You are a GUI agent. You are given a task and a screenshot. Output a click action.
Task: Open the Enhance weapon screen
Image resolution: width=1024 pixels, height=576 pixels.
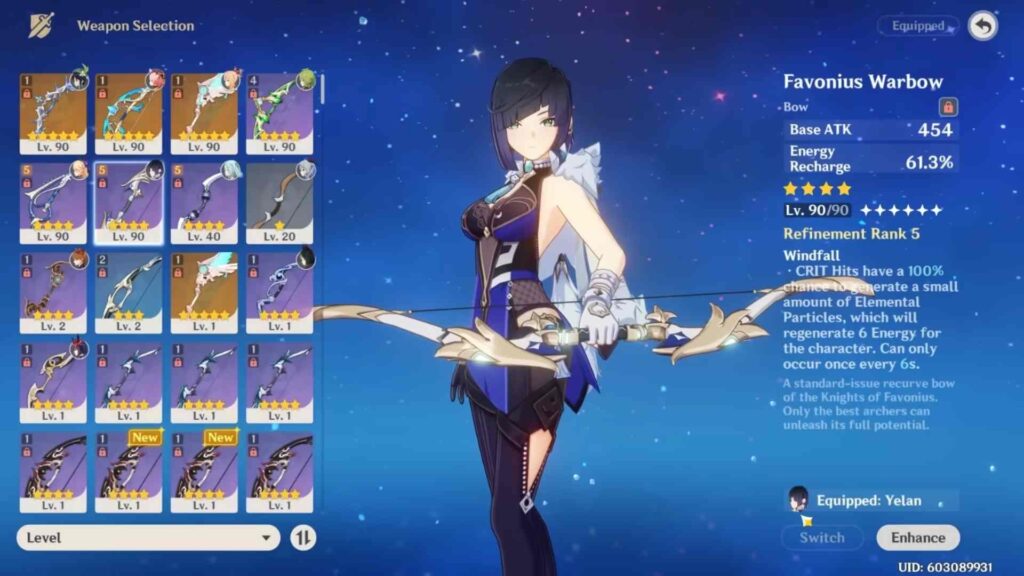point(917,537)
